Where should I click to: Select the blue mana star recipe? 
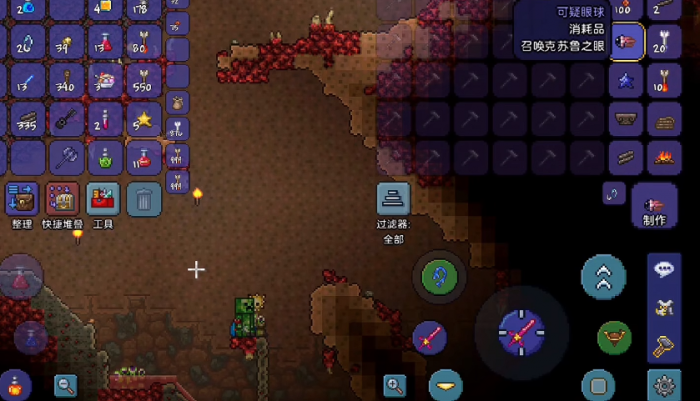click(627, 80)
